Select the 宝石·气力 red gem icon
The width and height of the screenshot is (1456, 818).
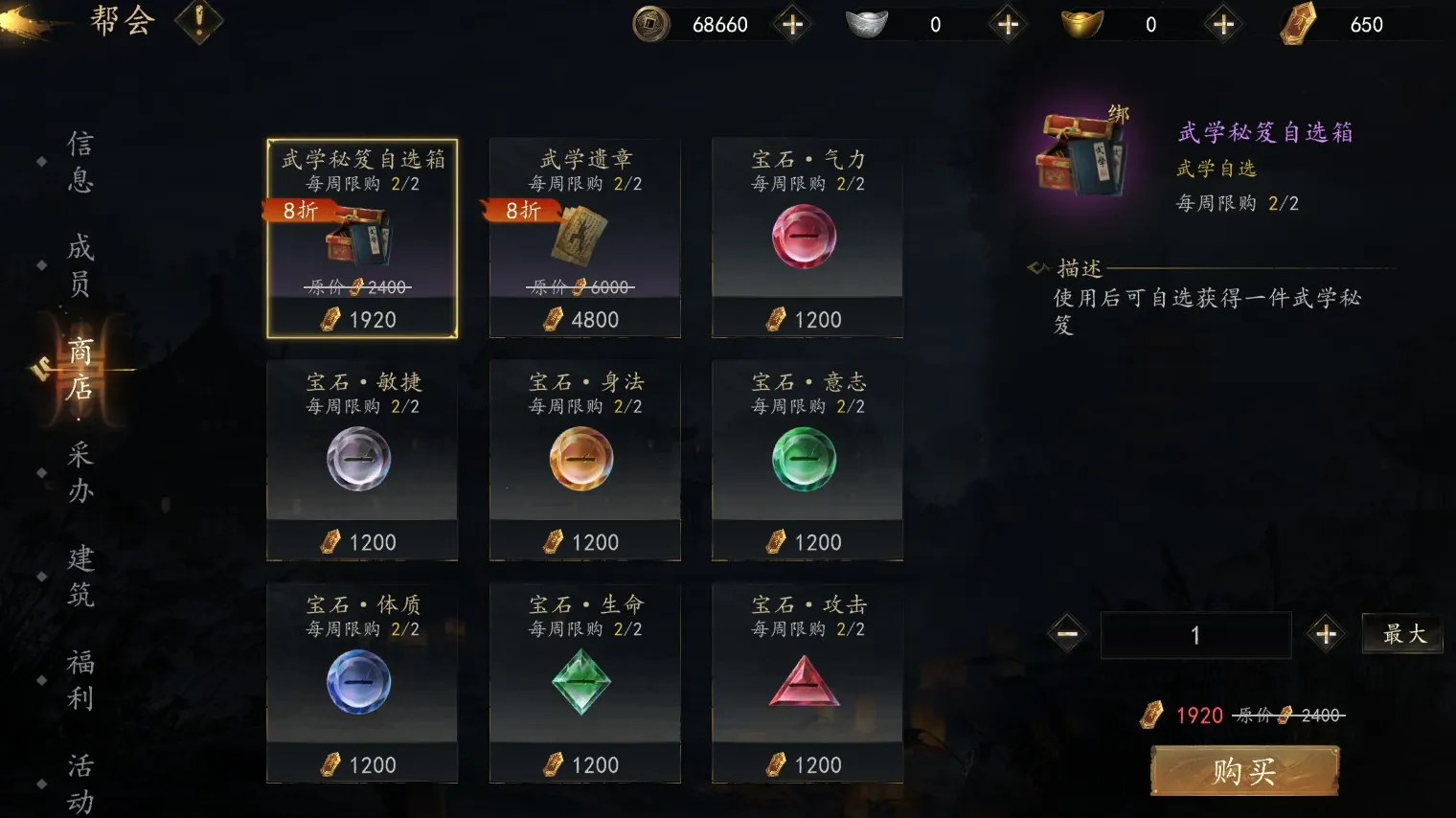pos(807,237)
